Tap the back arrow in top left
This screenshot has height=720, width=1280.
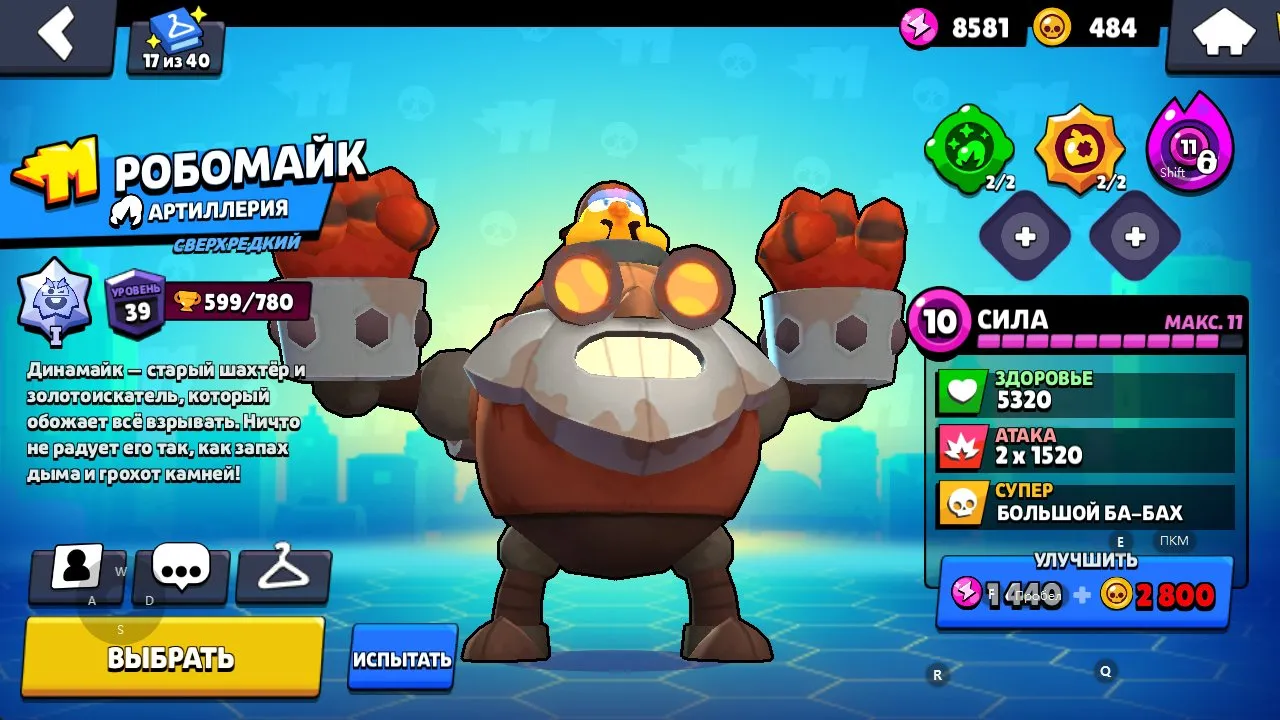tap(58, 33)
